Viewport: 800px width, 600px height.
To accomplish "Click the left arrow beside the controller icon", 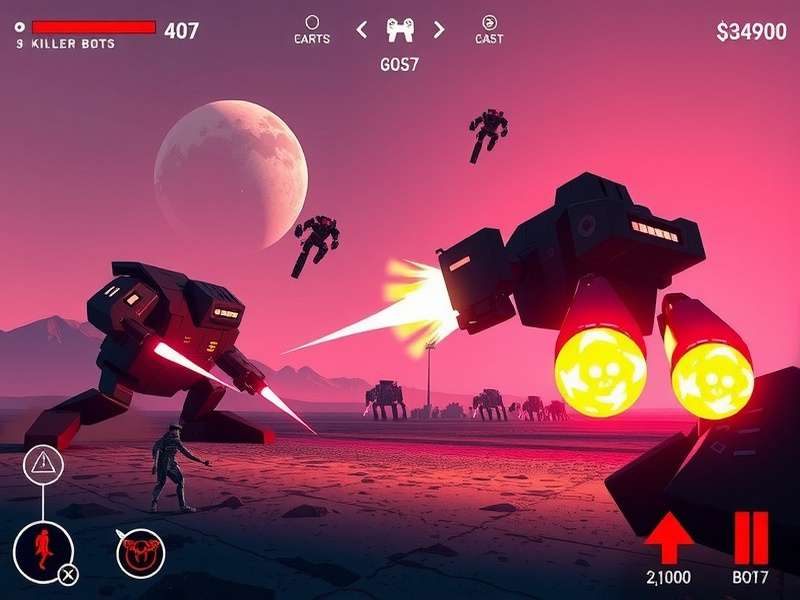I will pos(362,29).
